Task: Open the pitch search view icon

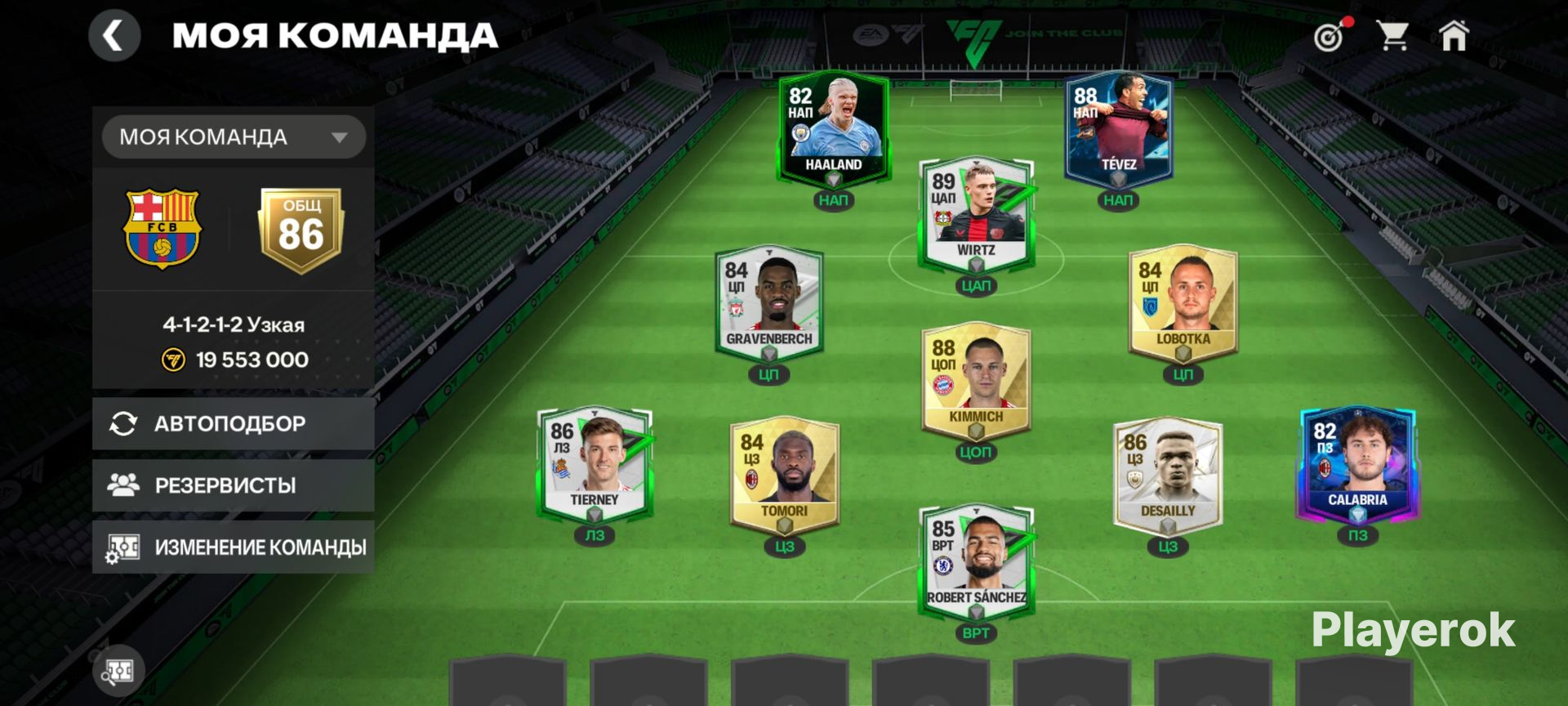Action: click(x=118, y=672)
